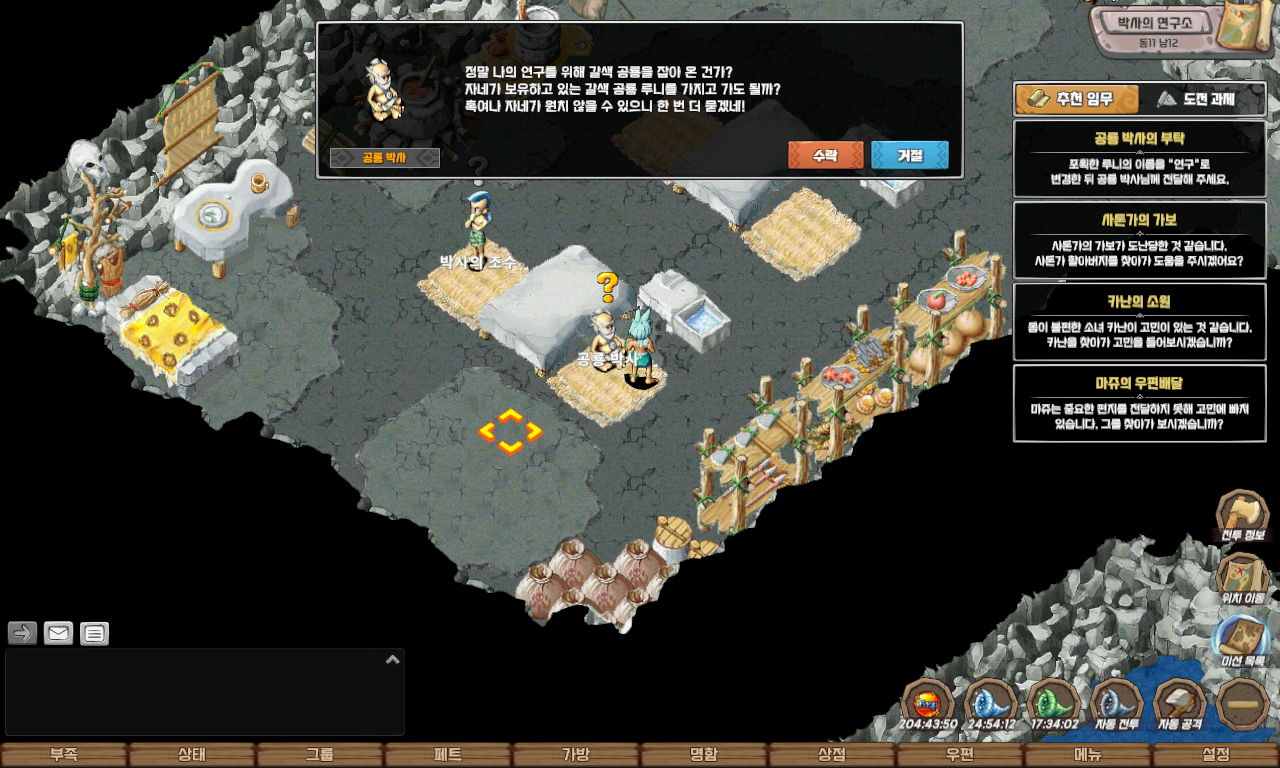Open the 사론가의 가보 quest entry
The width and height of the screenshot is (1280, 768).
1139,240
